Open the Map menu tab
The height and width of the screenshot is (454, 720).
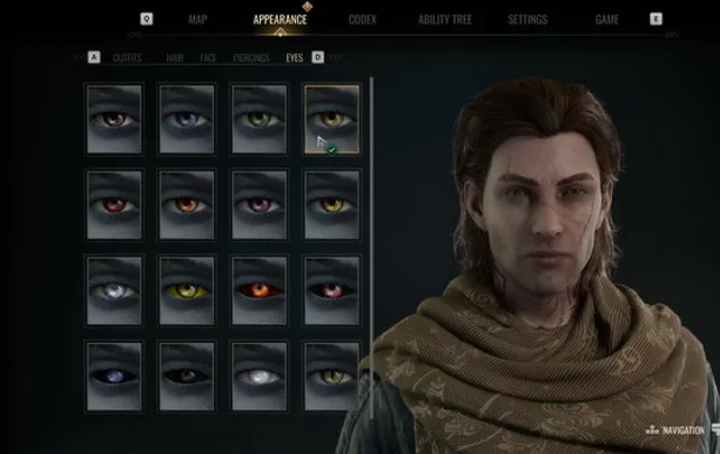point(198,19)
